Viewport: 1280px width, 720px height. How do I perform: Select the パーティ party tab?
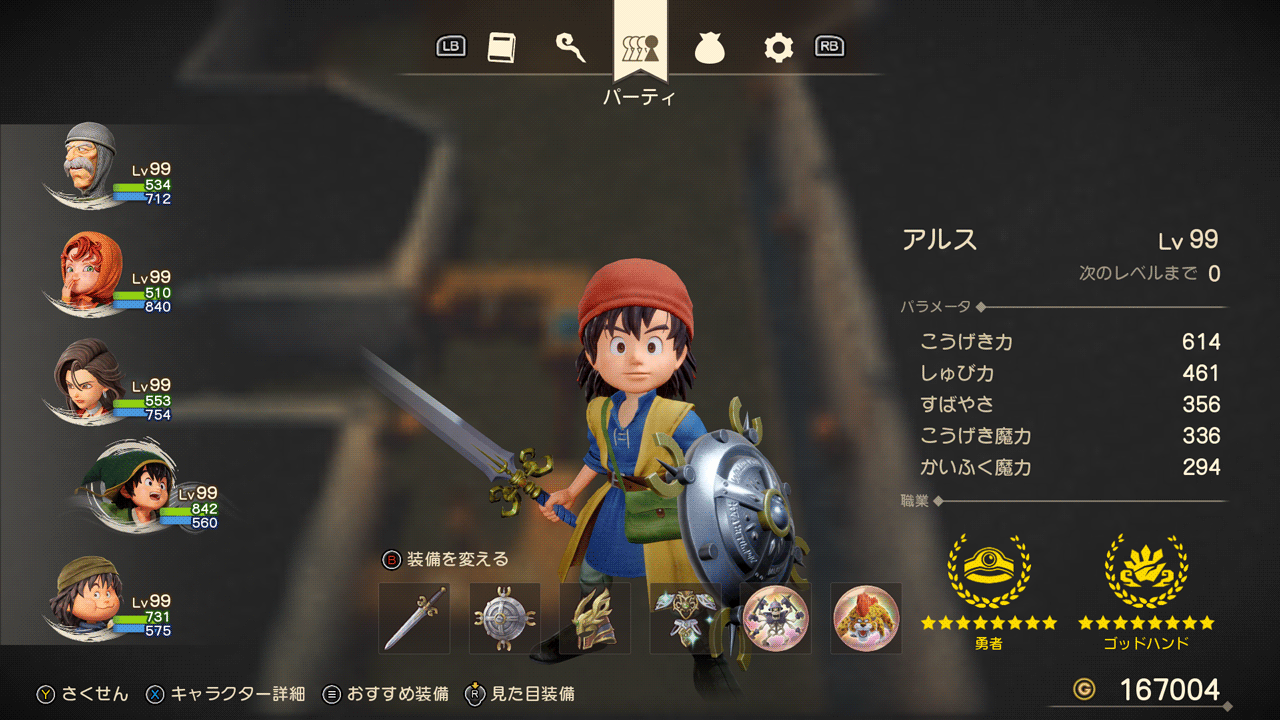(x=640, y=47)
